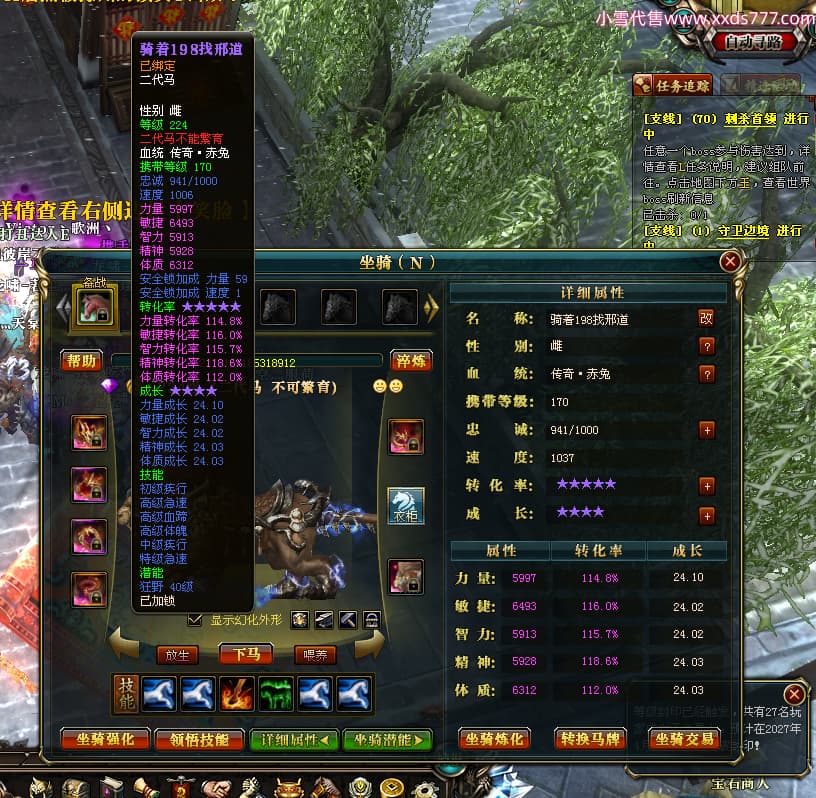
Task: Click the 淬炼 tempering button
Action: click(410, 361)
